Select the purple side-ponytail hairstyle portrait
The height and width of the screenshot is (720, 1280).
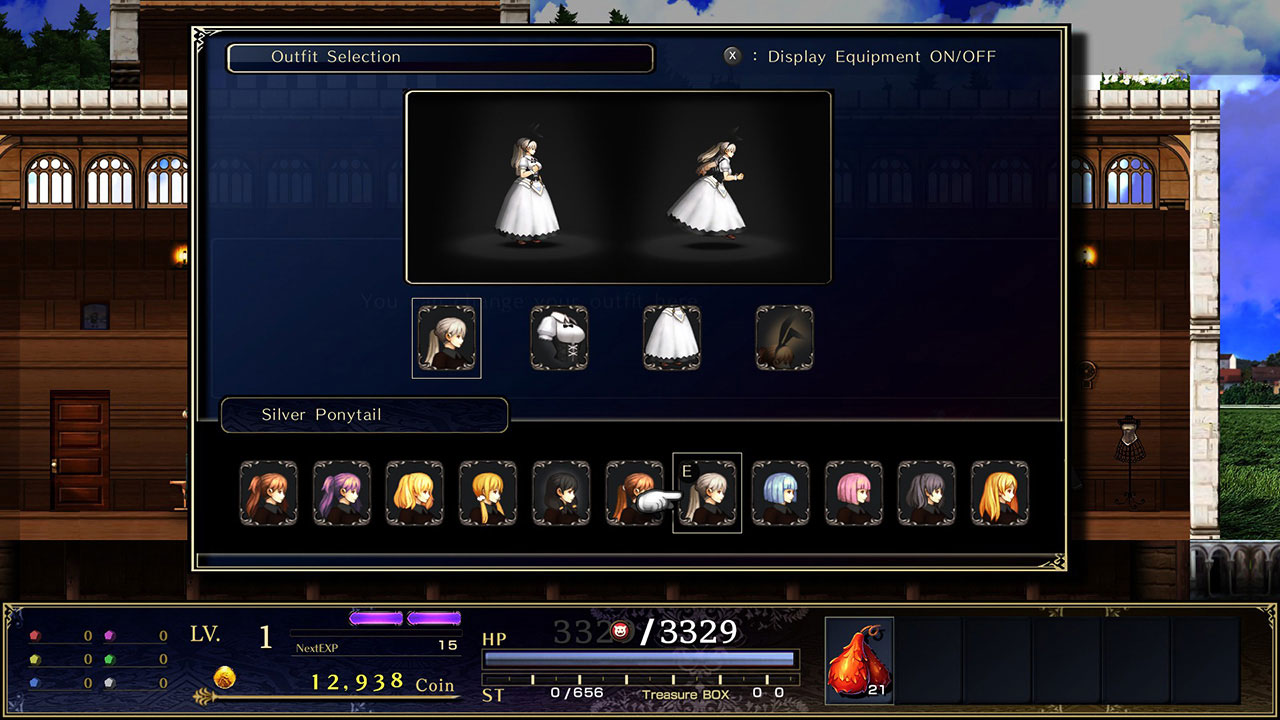tap(340, 492)
